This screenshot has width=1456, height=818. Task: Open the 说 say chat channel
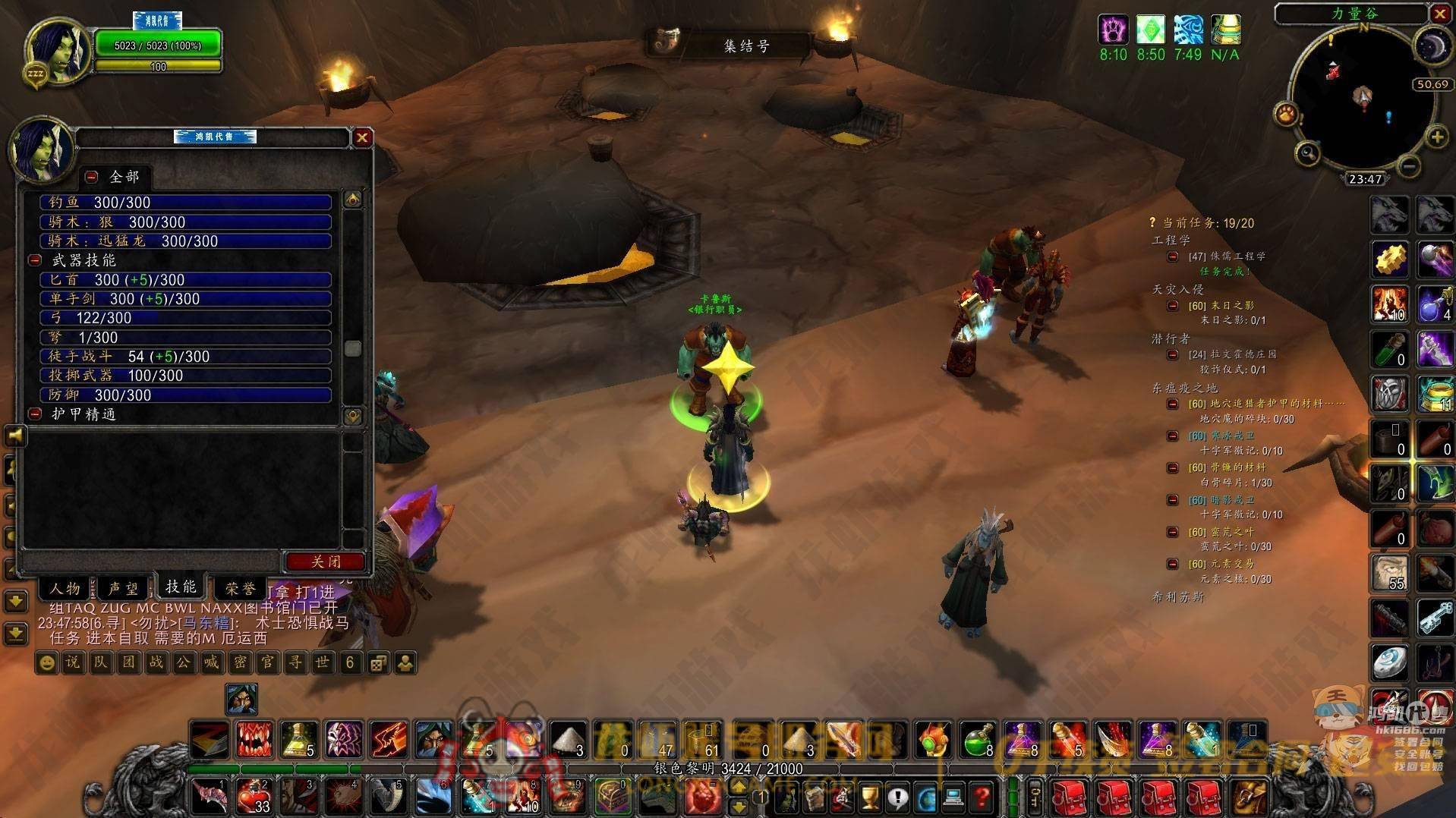coord(73,662)
